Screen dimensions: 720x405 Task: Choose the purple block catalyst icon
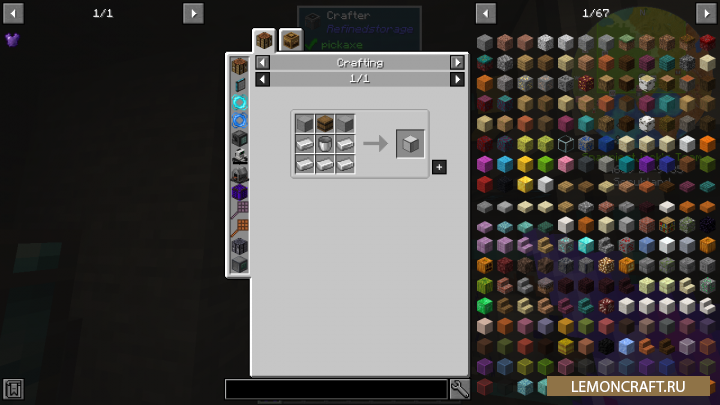(x=239, y=192)
